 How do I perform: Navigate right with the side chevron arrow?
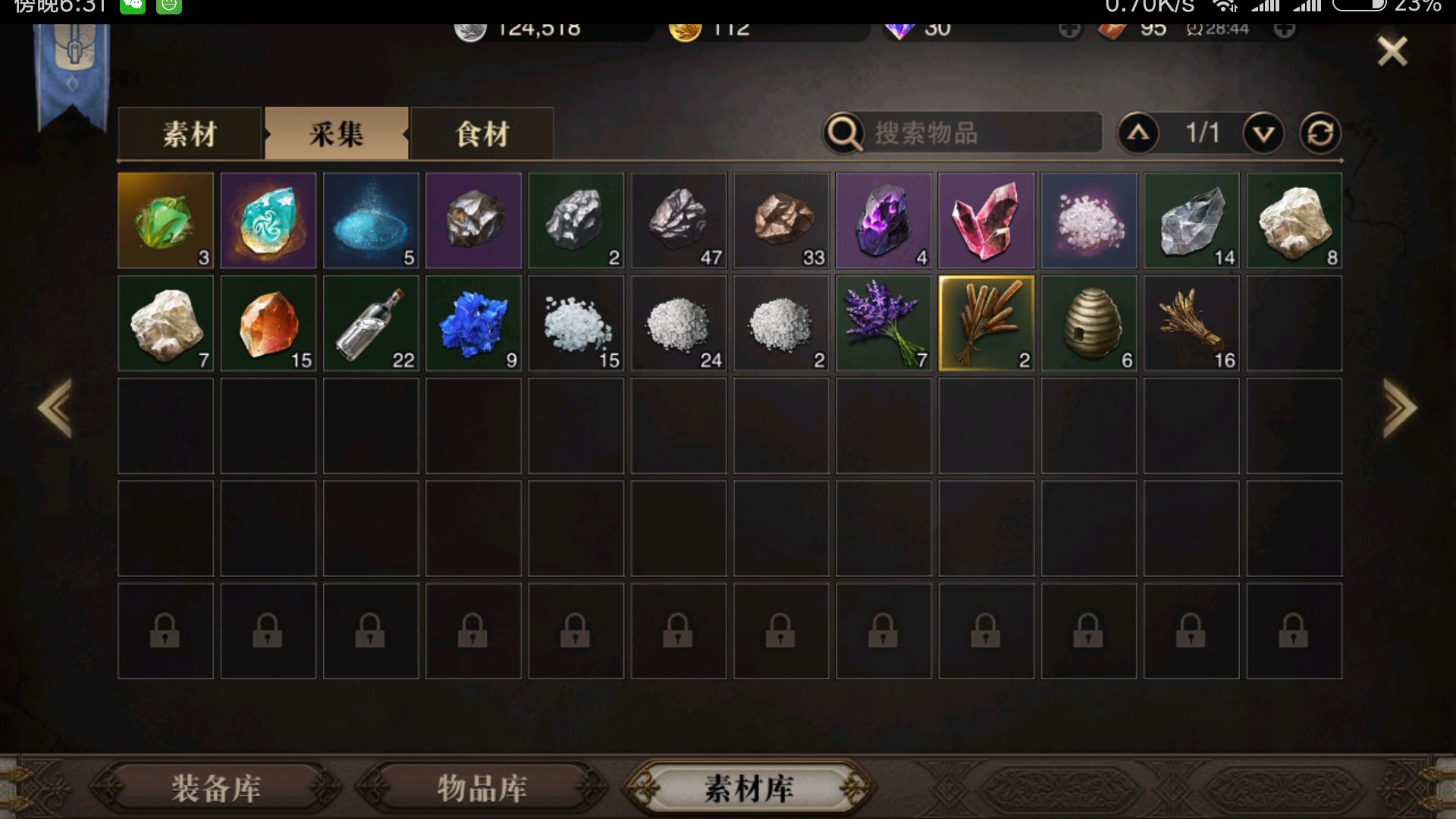(x=1399, y=408)
